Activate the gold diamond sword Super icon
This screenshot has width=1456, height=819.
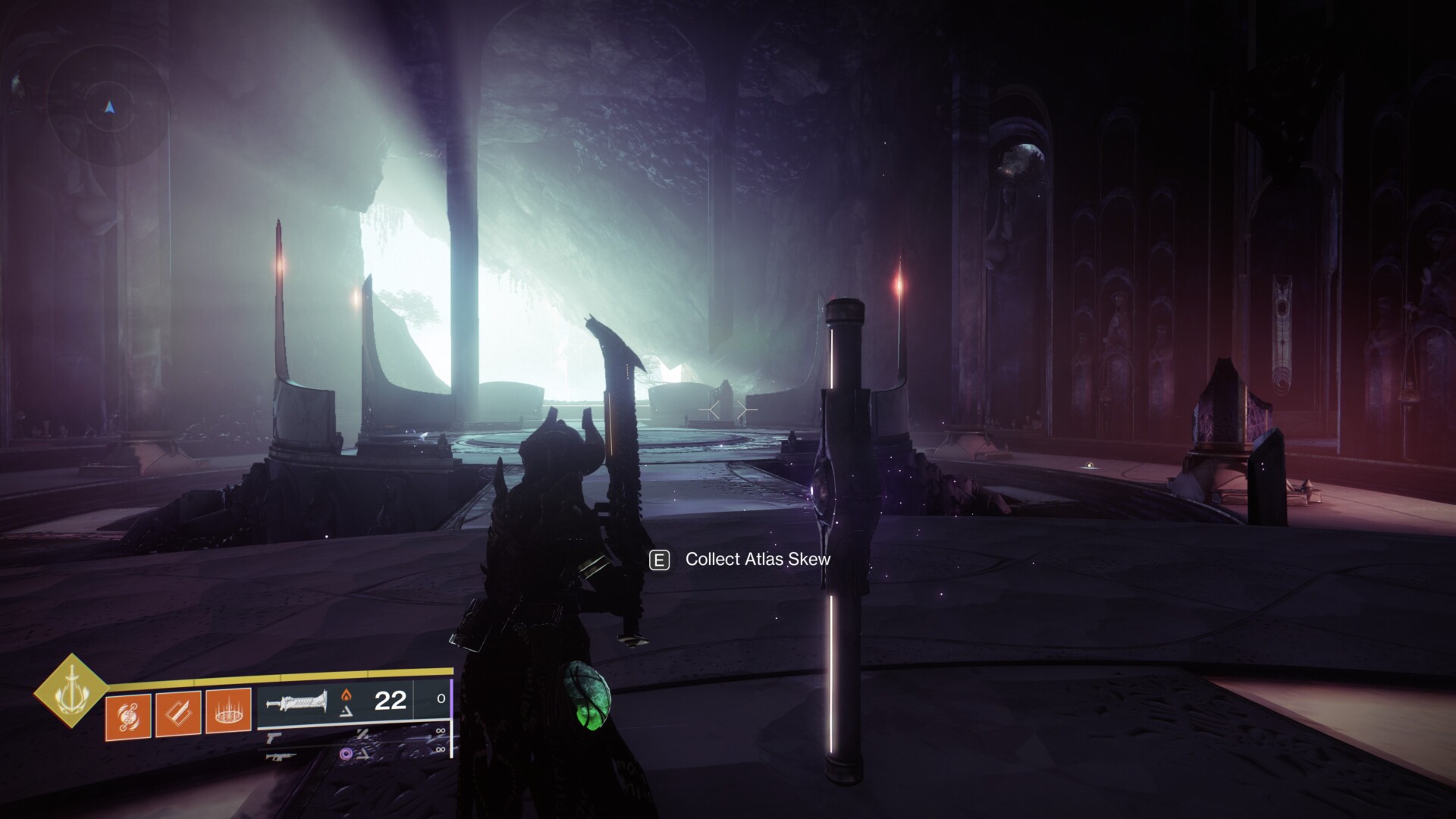click(x=71, y=691)
